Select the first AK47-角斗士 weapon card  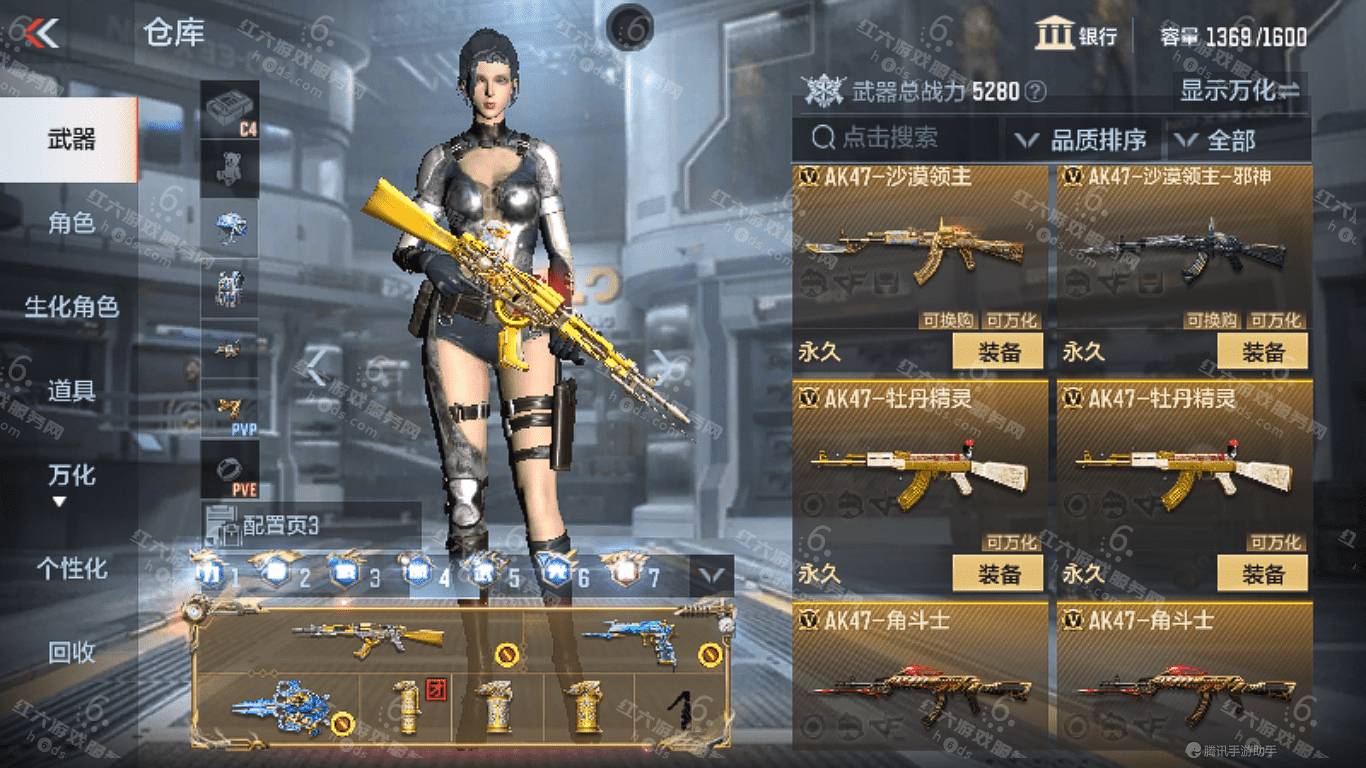click(x=920, y=672)
